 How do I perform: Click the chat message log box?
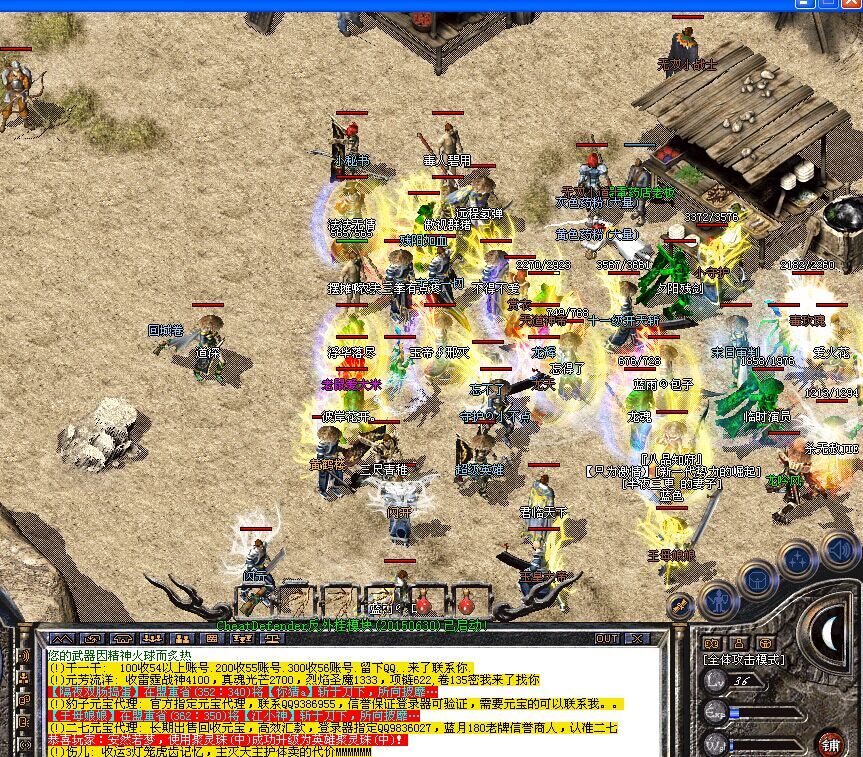[340, 700]
